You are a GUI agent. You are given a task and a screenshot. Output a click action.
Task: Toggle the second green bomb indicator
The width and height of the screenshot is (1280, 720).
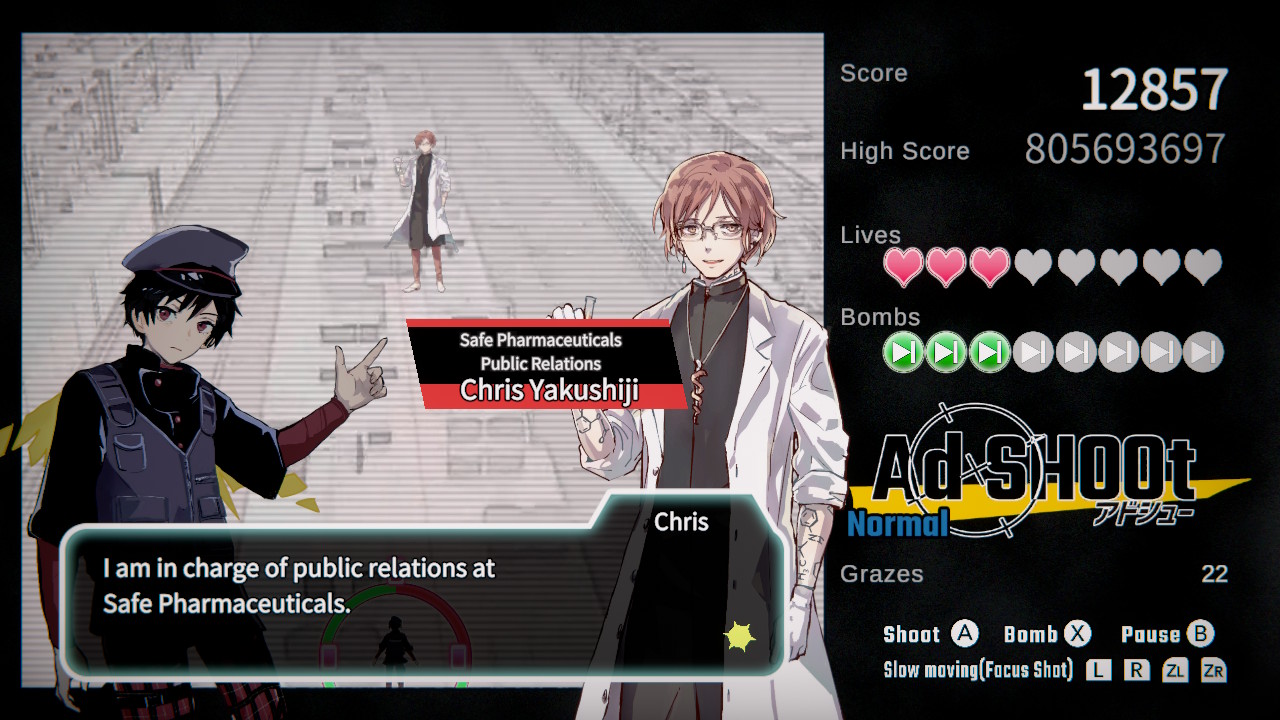coord(945,351)
